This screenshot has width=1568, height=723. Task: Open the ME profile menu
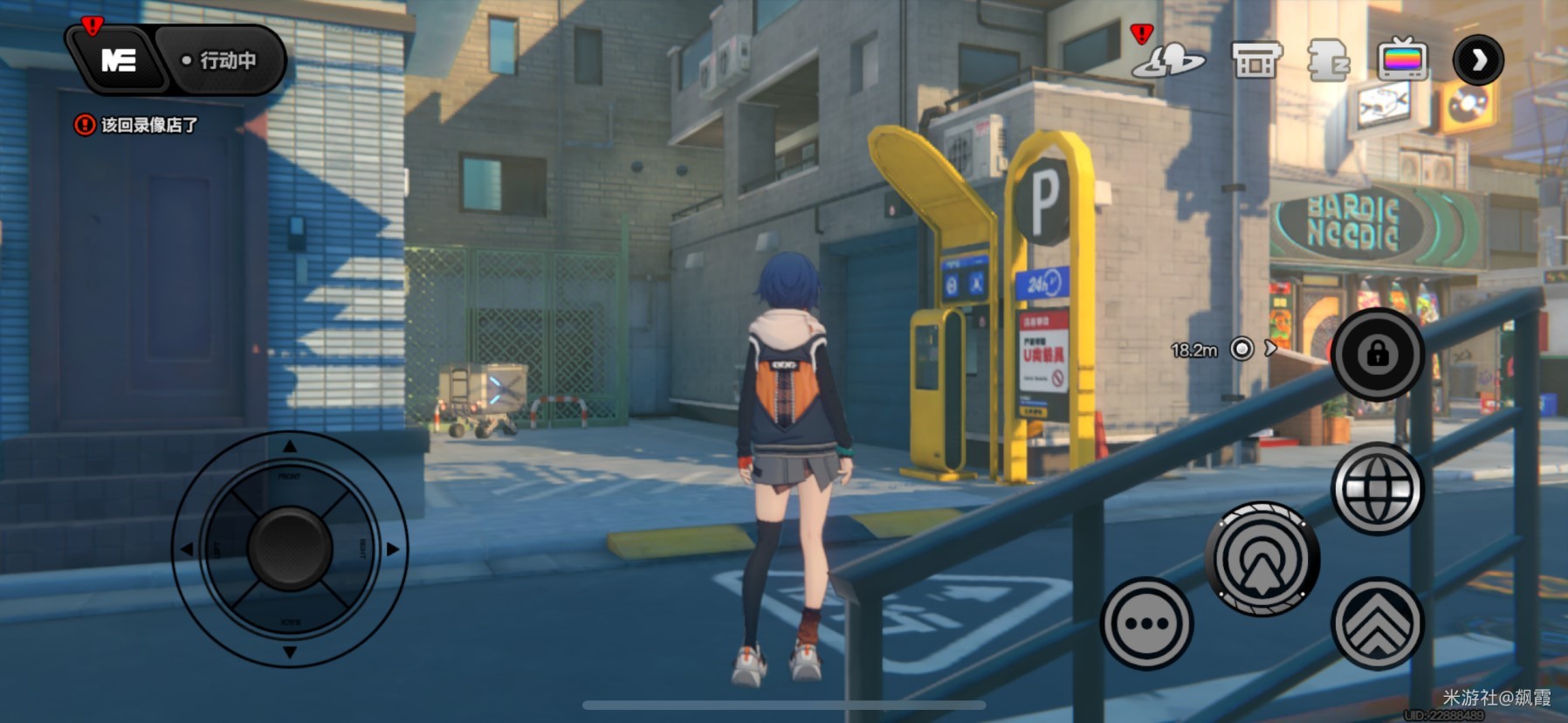pyautogui.click(x=119, y=60)
